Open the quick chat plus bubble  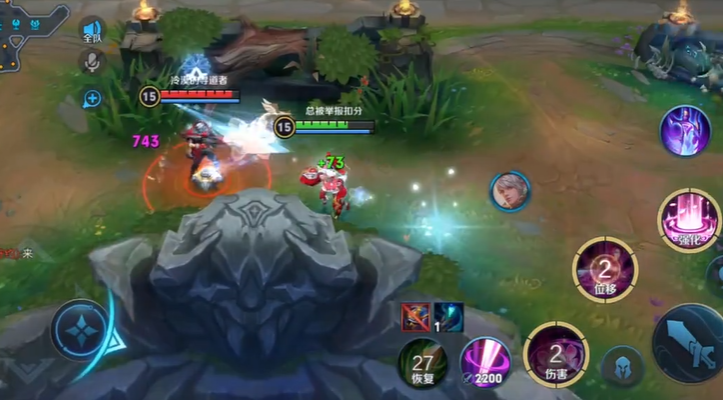click(92, 98)
